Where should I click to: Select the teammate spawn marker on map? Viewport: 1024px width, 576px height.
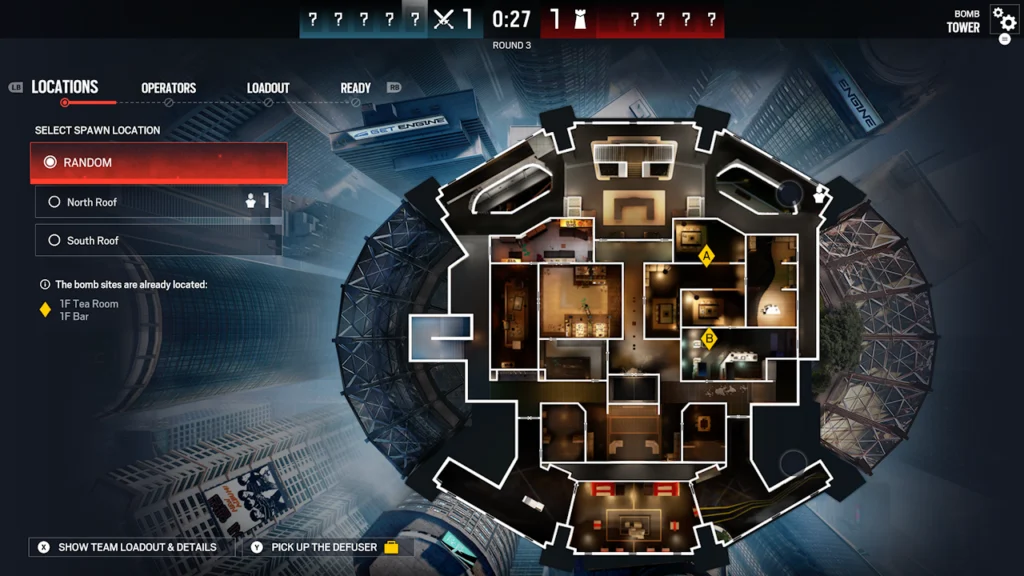pyautogui.click(x=822, y=193)
